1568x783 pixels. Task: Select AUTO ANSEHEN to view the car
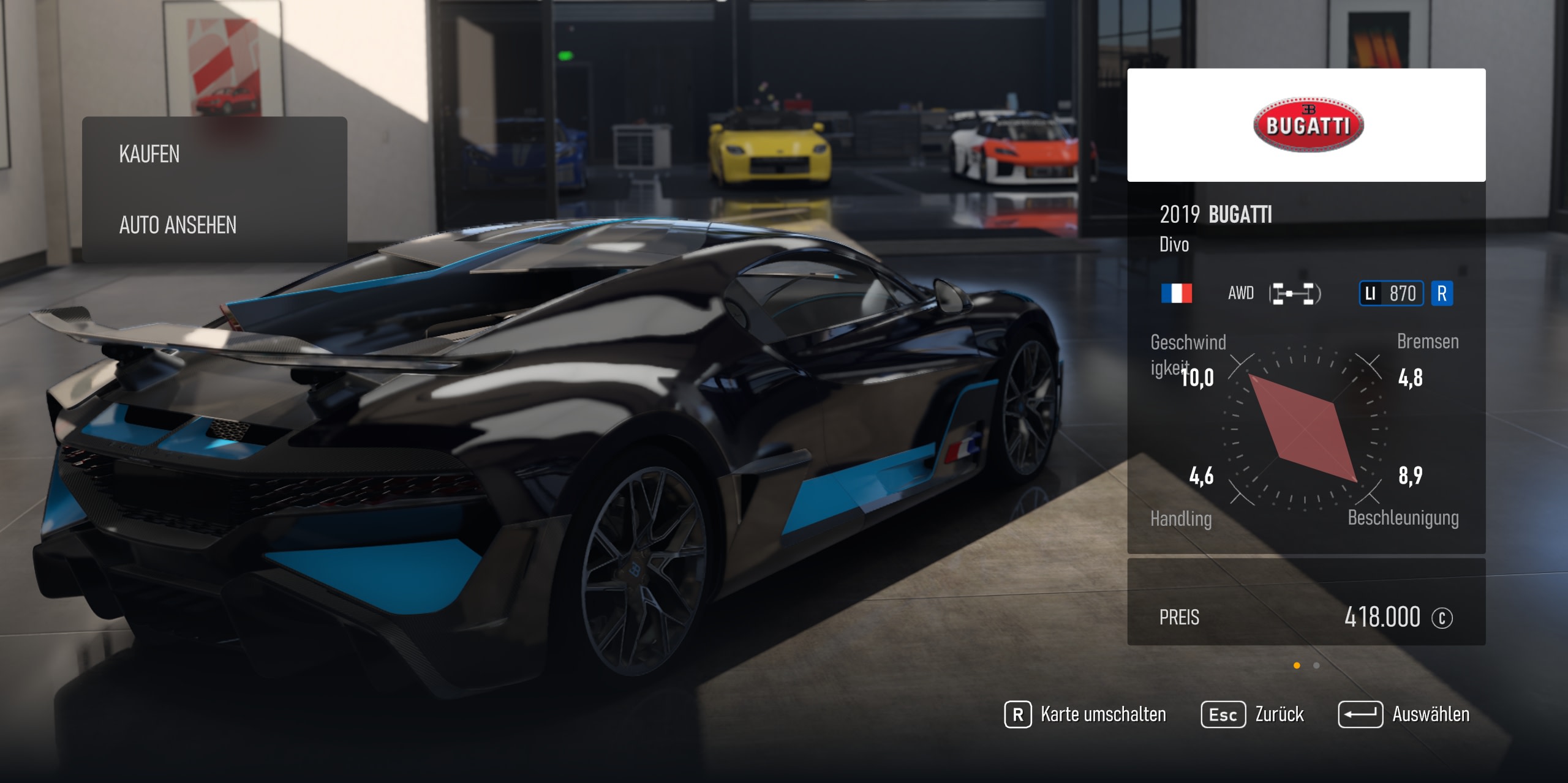coord(214,225)
